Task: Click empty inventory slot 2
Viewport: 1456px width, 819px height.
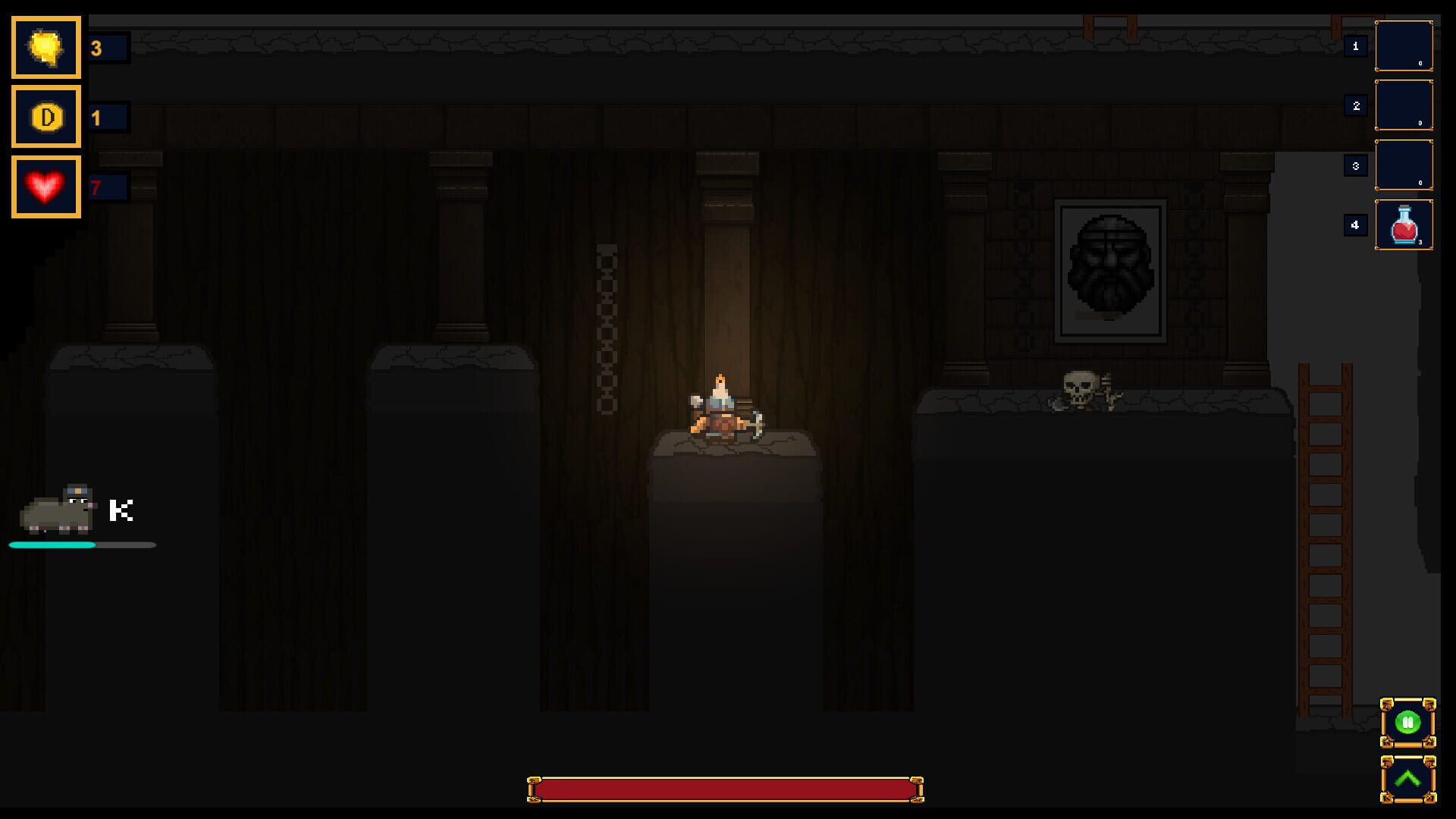Action: pos(1404,106)
